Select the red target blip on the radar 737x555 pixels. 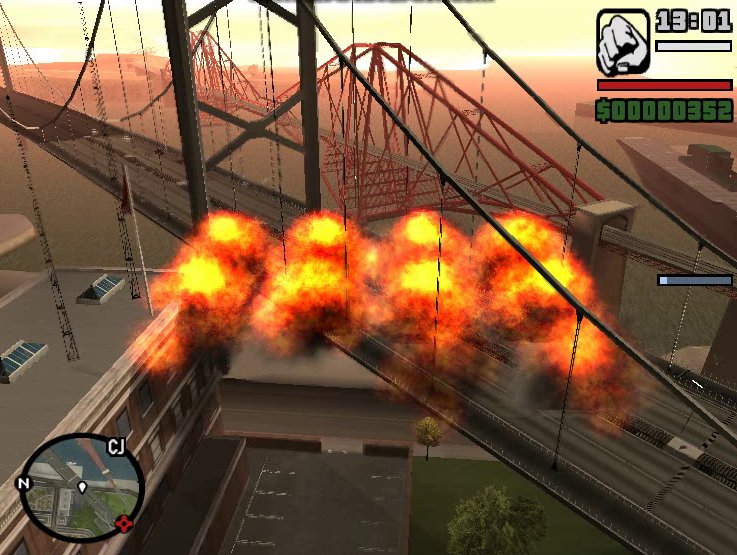pos(124,522)
